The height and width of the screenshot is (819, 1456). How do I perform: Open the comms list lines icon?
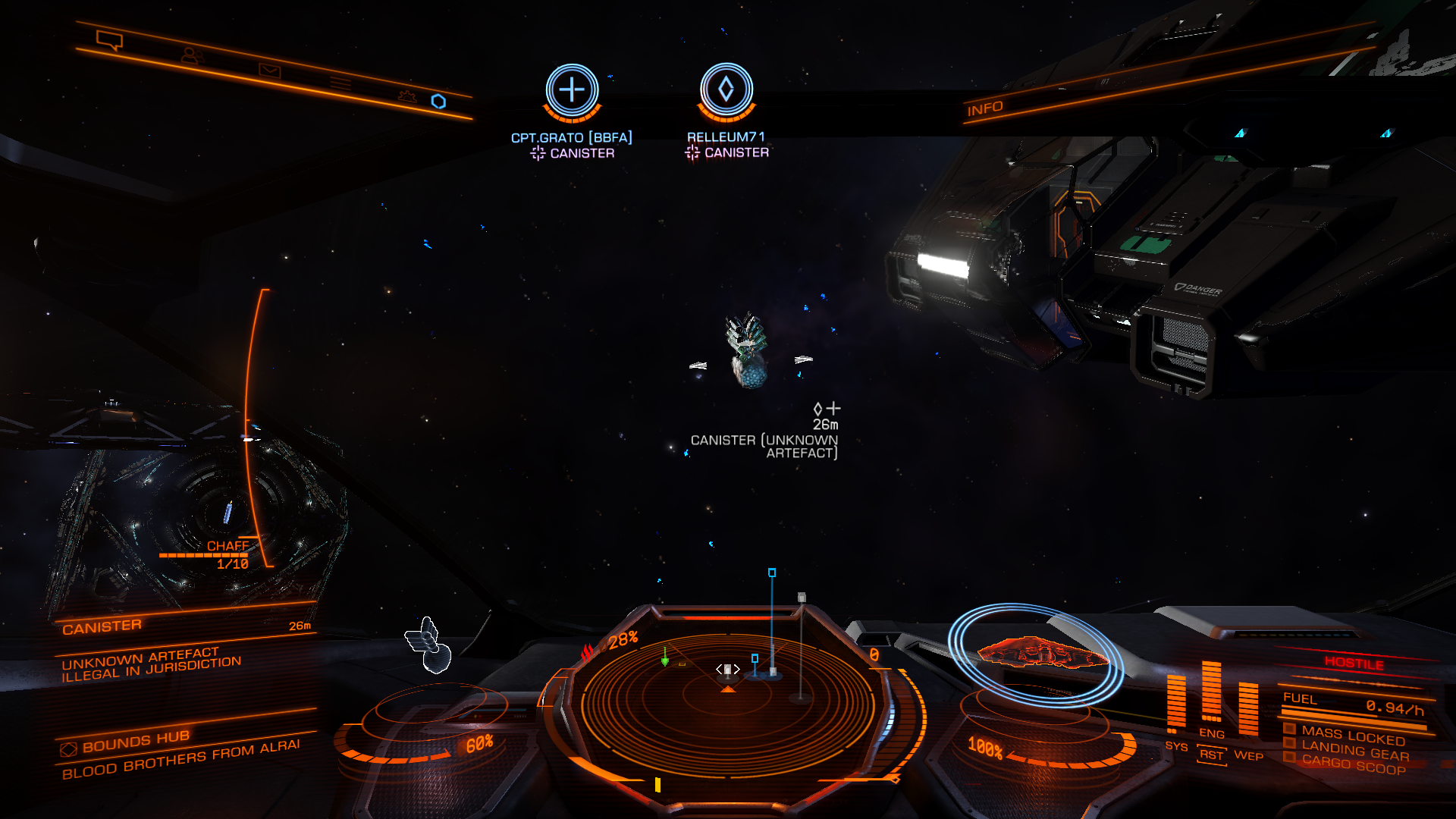[340, 83]
